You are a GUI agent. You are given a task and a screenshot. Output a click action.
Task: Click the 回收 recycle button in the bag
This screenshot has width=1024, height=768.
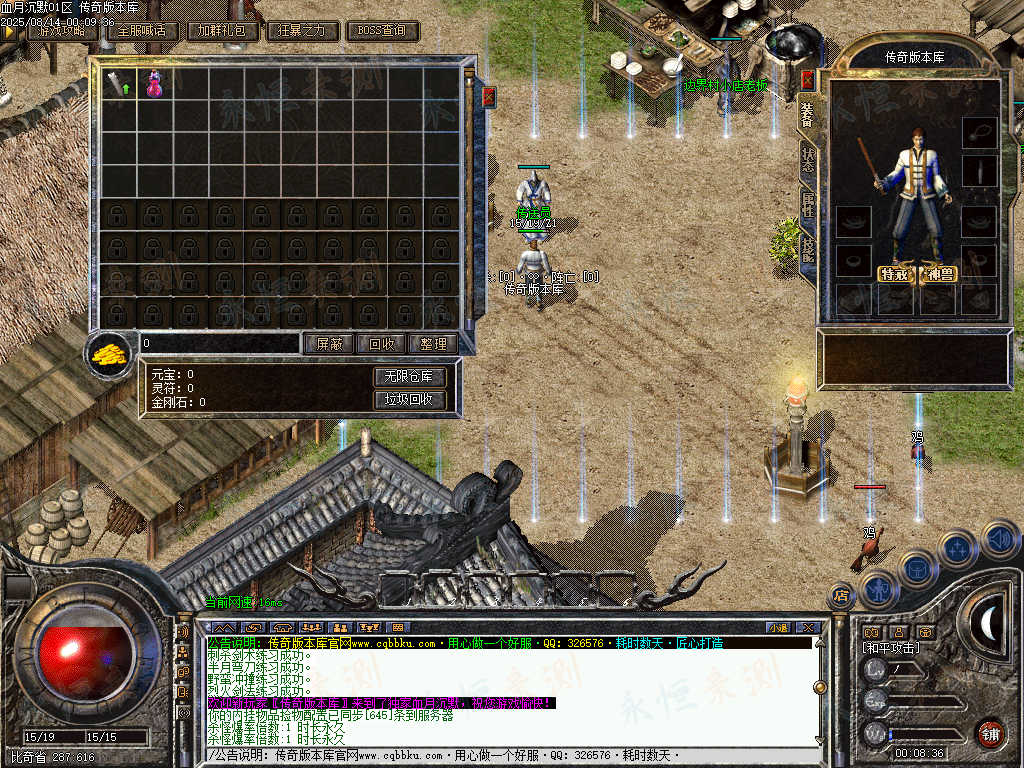381,343
